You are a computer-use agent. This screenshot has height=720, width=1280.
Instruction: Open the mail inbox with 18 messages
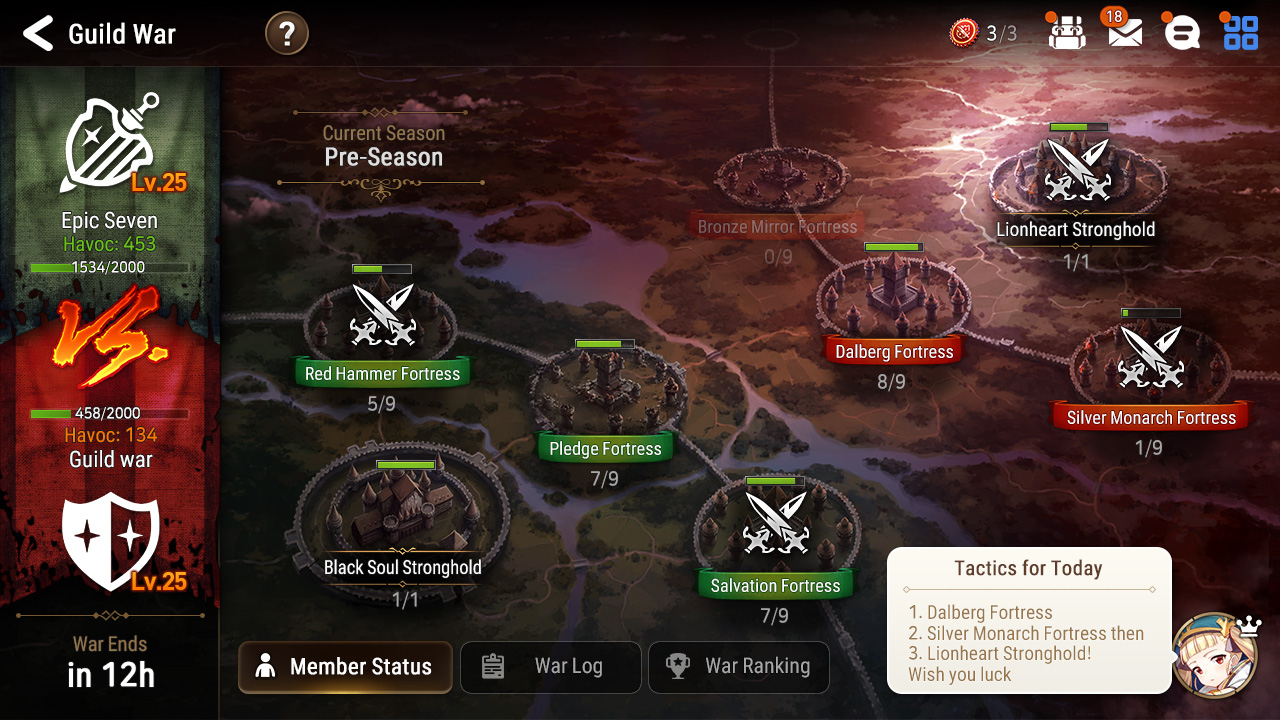point(1125,33)
